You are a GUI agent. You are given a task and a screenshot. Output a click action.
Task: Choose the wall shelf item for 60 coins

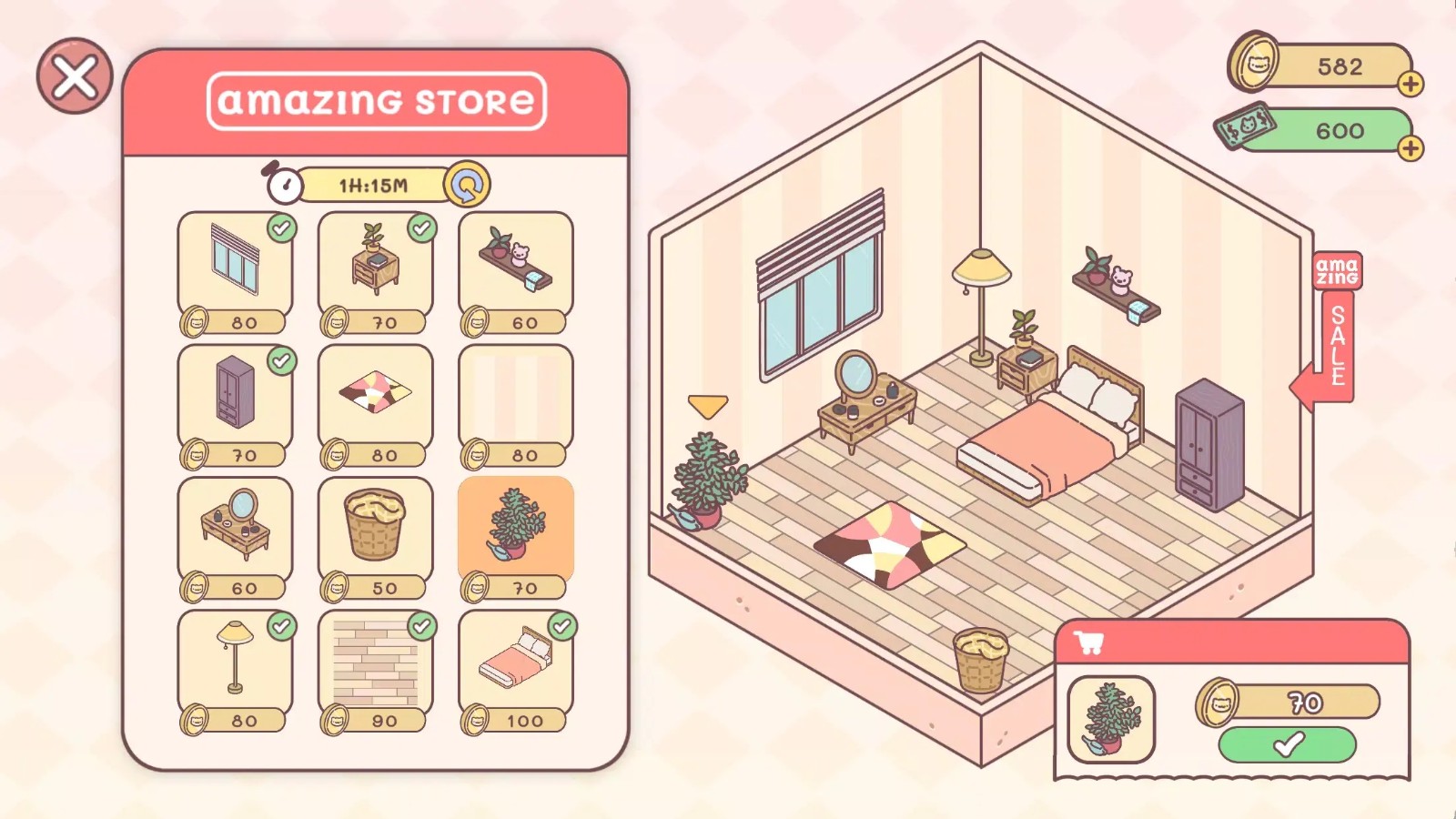pyautogui.click(x=515, y=264)
